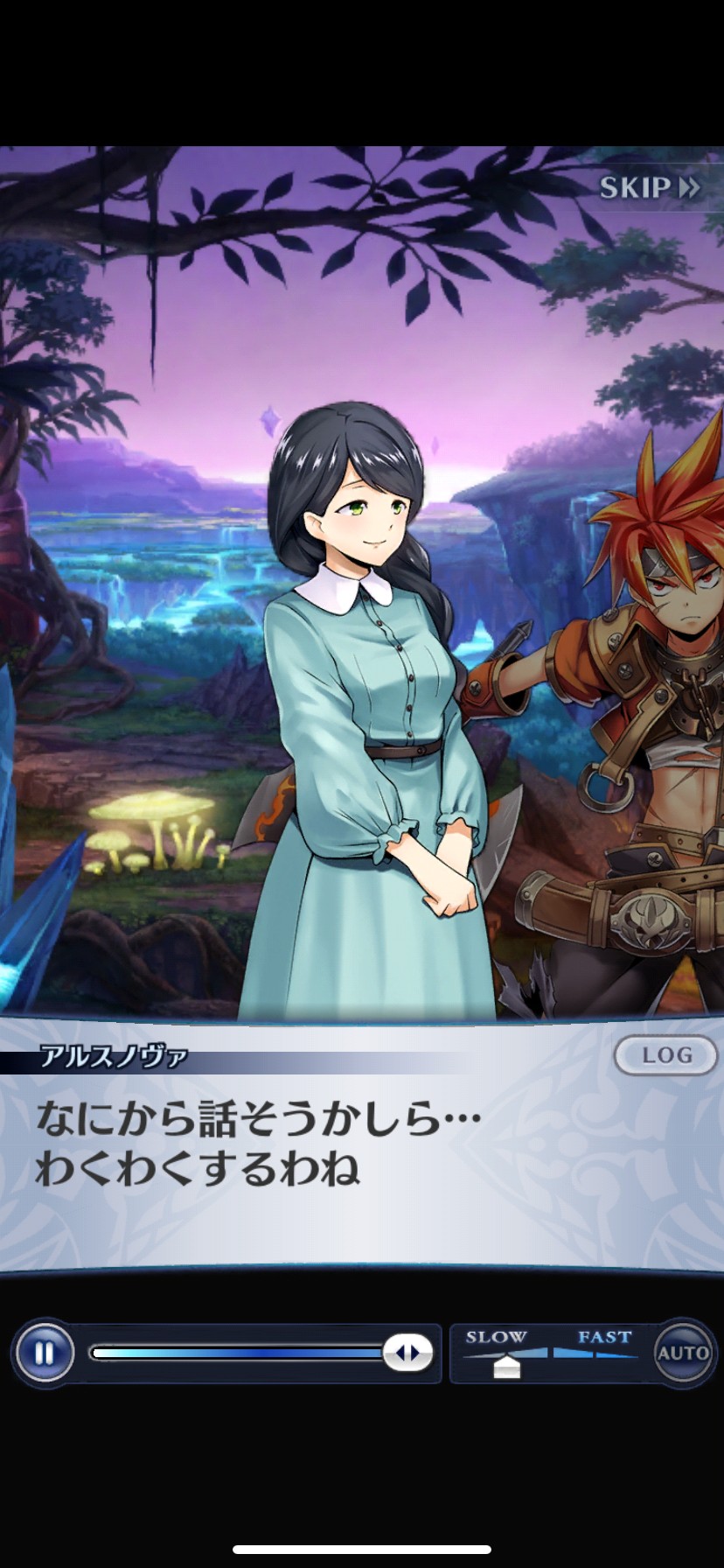The width and height of the screenshot is (724, 1568).
Task: Pause the story playback
Action: click(44, 1353)
